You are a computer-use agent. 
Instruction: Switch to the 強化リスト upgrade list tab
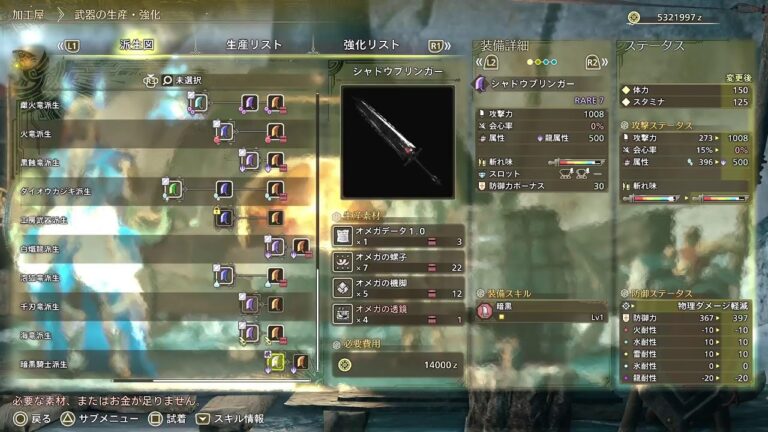pyautogui.click(x=371, y=45)
